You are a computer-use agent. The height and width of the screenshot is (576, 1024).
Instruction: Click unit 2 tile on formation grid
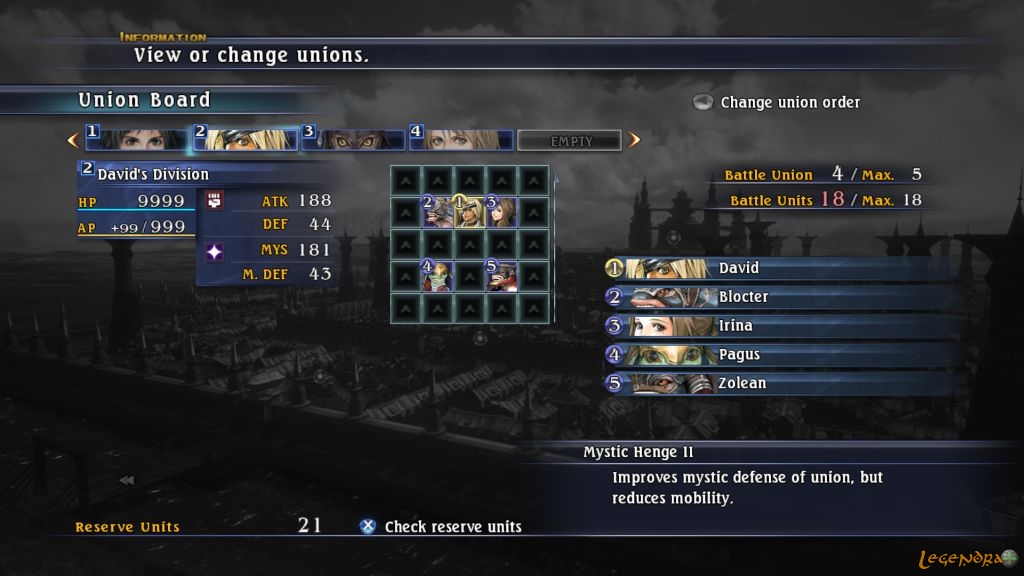(437, 211)
